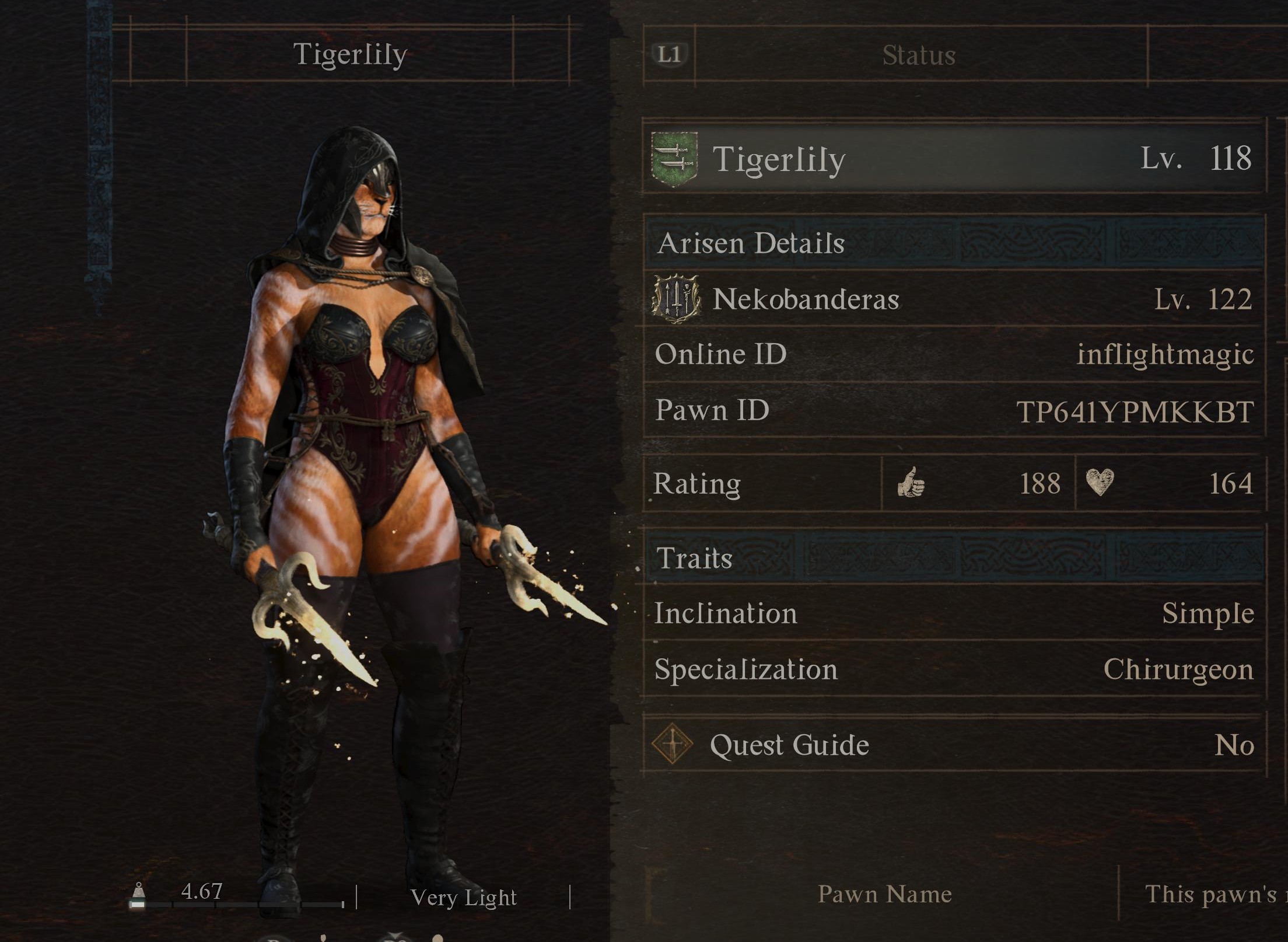The height and width of the screenshot is (942, 1288).
Task: Click the heart rating icon
Action: [x=1100, y=483]
